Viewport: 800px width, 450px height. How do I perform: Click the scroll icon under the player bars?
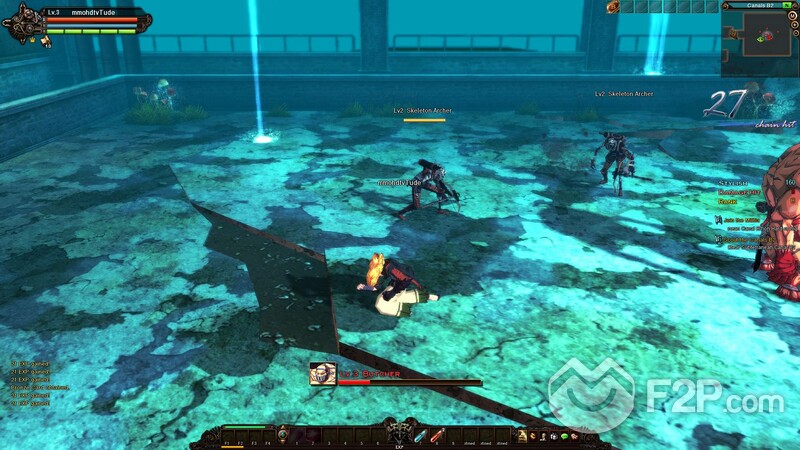point(45,41)
